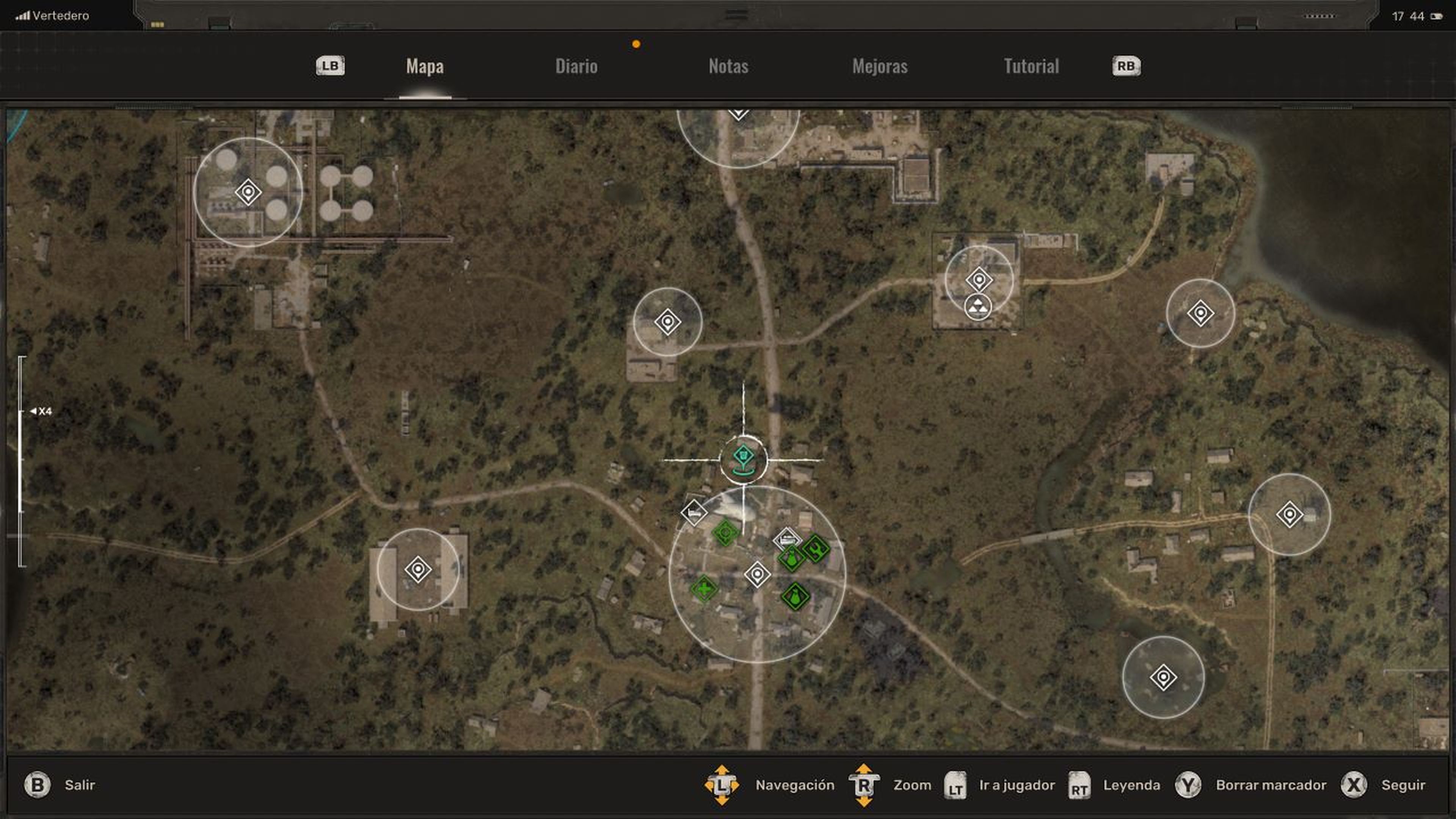
Task: Select the radiation hazard icon at the northeast compound
Action: tap(978, 308)
